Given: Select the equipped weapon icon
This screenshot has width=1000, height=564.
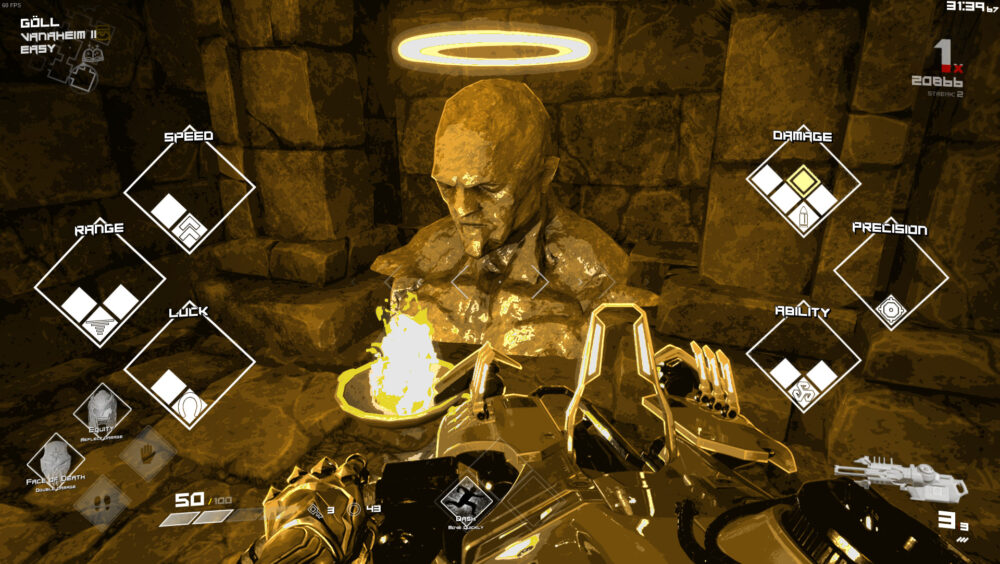Looking at the screenshot, I should [x=901, y=479].
